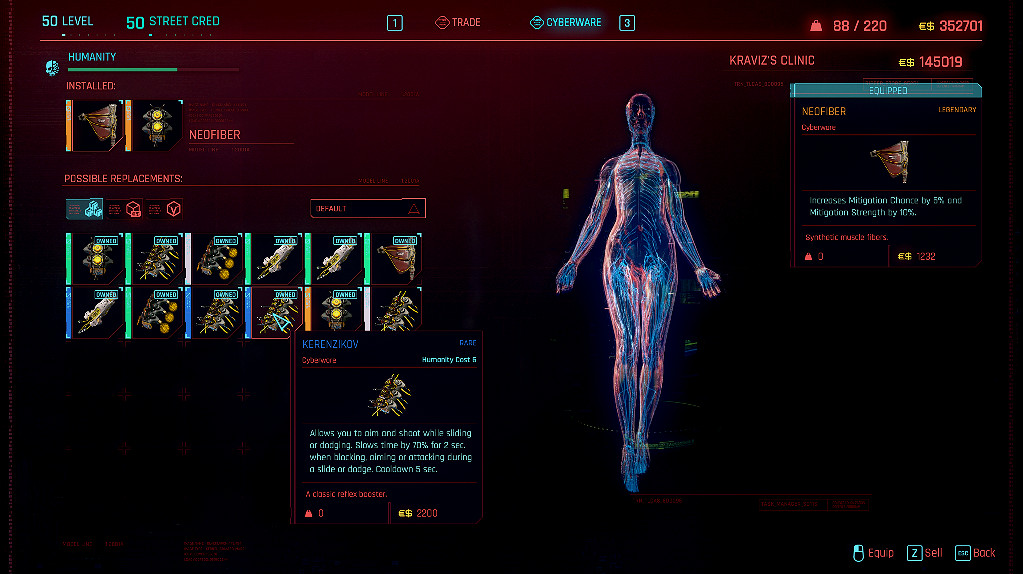Select the green-rarity twin-lamp replacement item
Viewport: 1023px width, 574px height.
(96, 258)
